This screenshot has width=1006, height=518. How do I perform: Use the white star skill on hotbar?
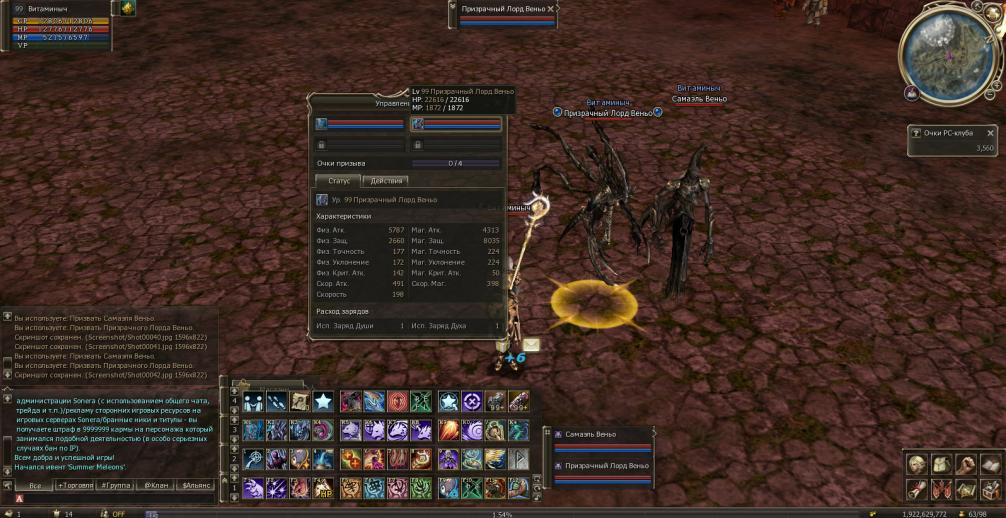tap(323, 402)
